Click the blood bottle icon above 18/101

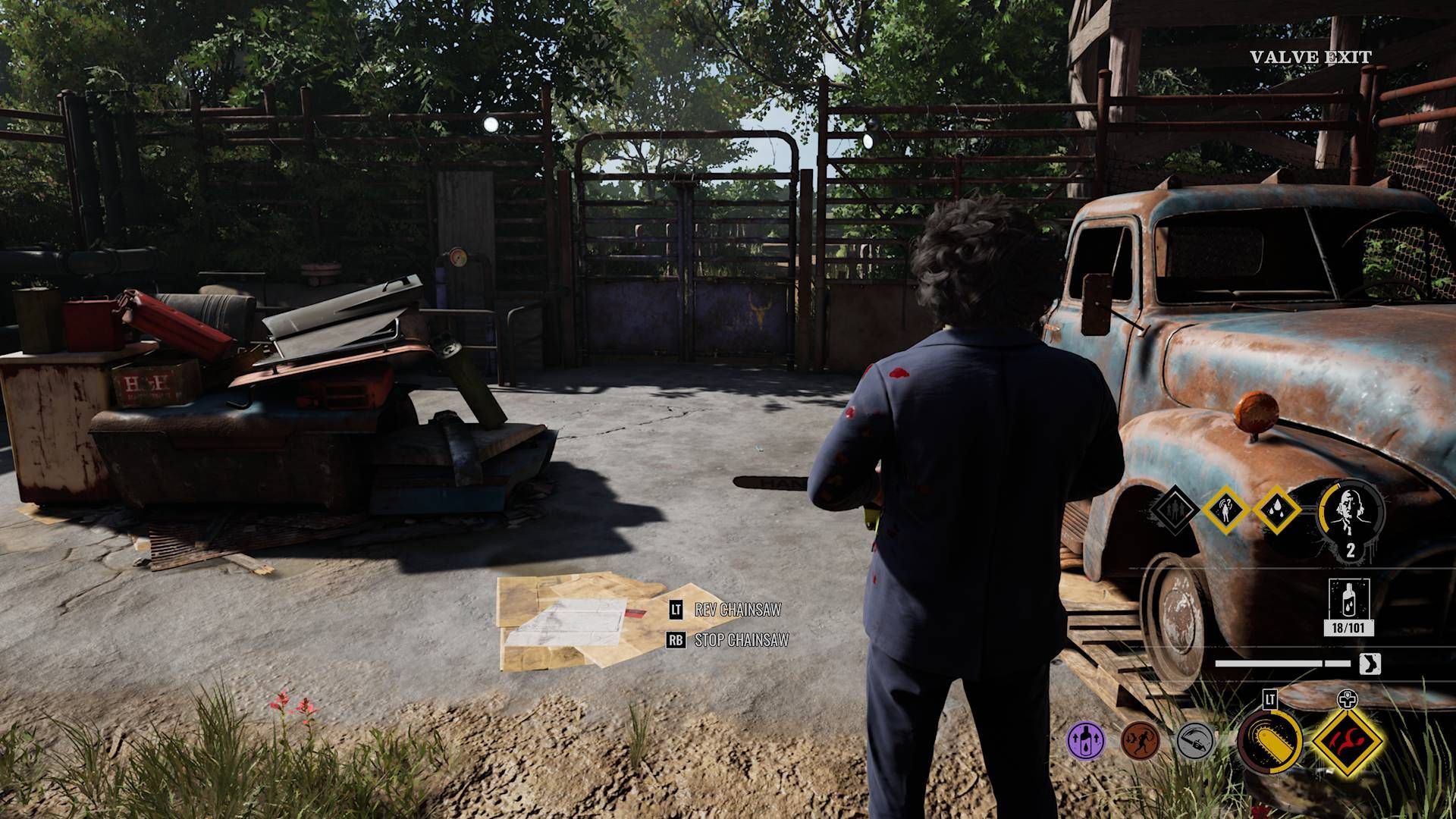[1349, 600]
